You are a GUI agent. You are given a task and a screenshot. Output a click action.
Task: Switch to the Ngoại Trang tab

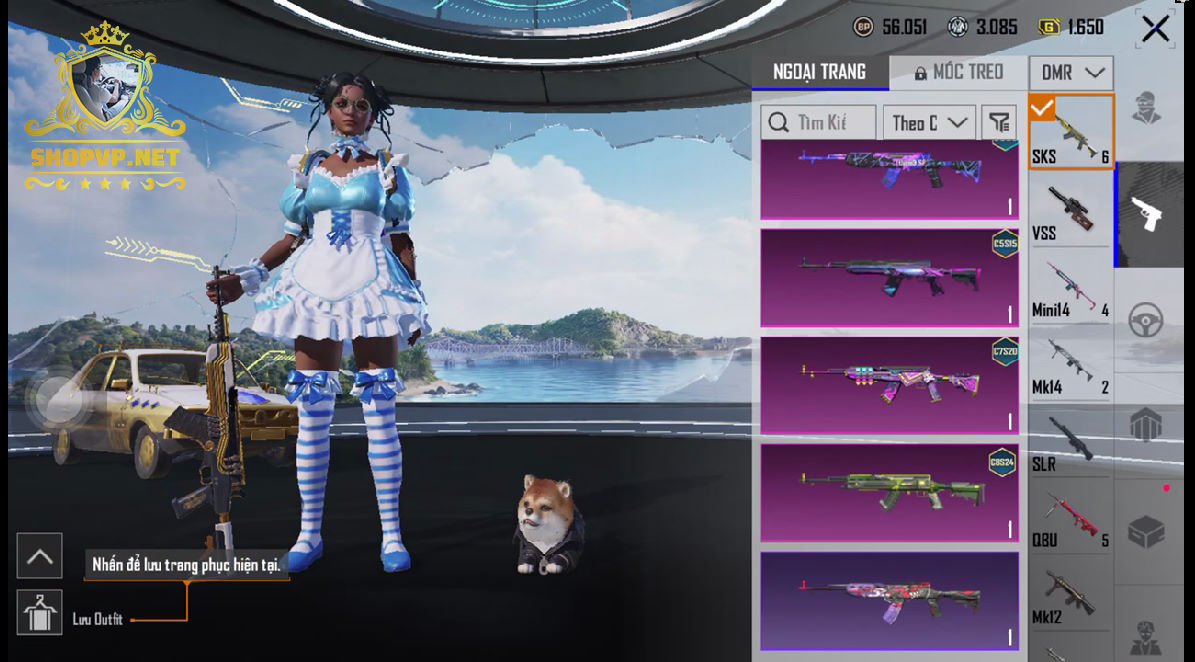pyautogui.click(x=819, y=72)
